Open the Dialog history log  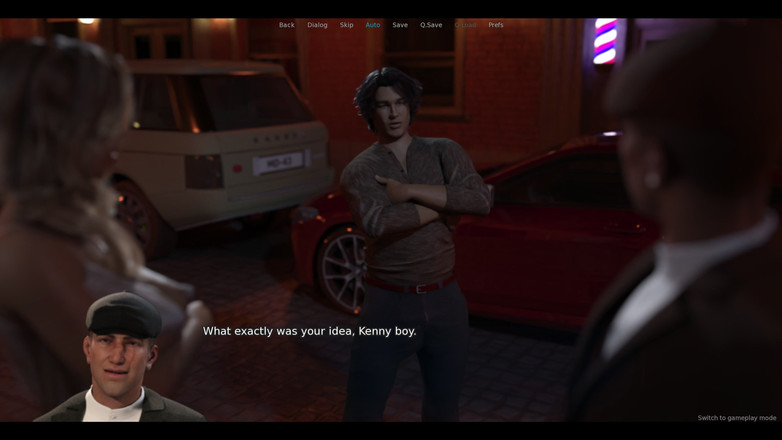[x=317, y=25]
